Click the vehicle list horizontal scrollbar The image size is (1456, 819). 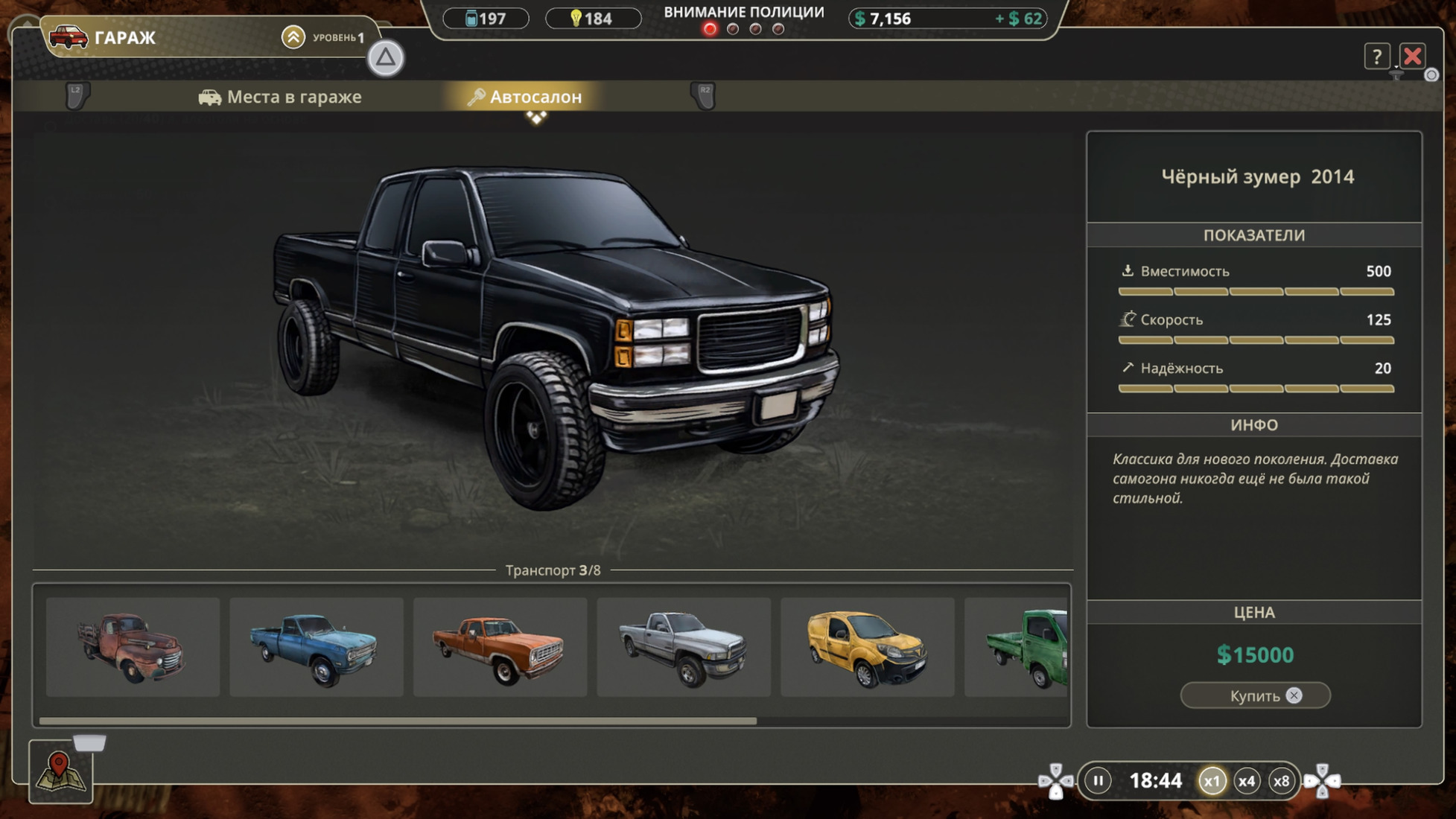[x=398, y=721]
